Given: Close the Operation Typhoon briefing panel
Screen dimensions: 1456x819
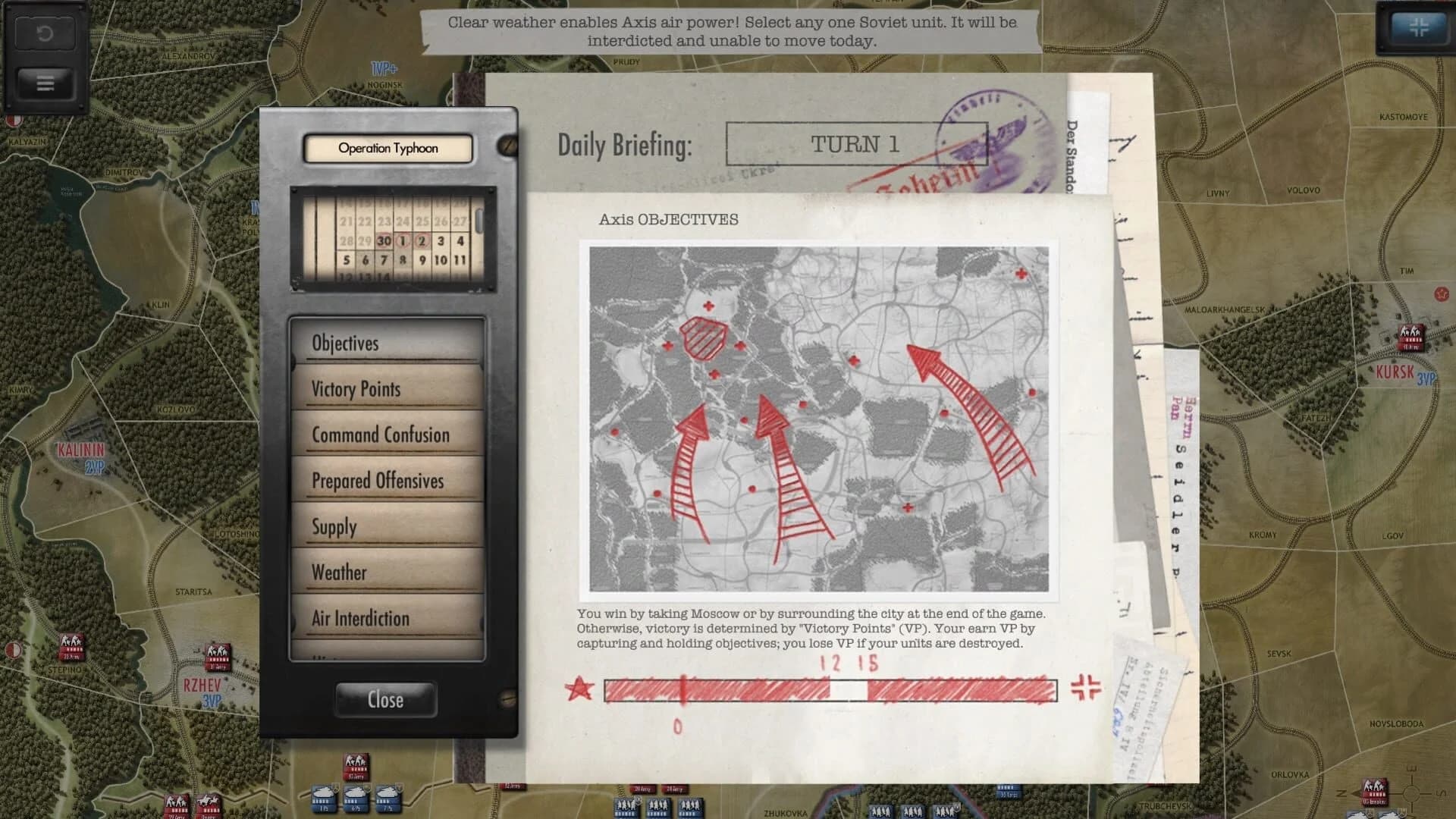Looking at the screenshot, I should 386,699.
